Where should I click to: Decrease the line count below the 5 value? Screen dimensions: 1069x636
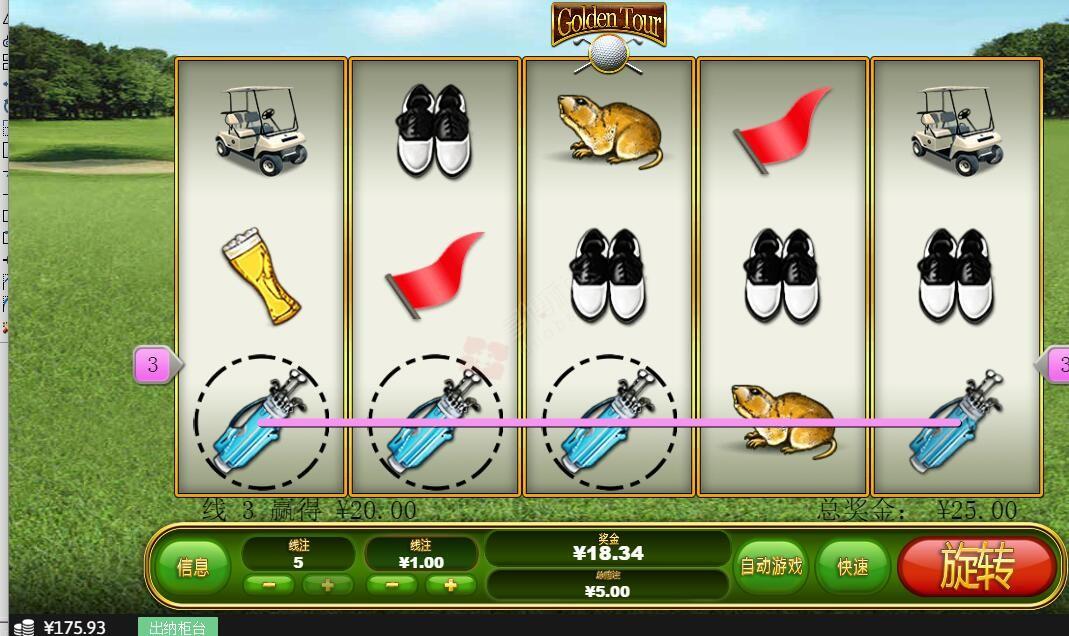coord(269,585)
